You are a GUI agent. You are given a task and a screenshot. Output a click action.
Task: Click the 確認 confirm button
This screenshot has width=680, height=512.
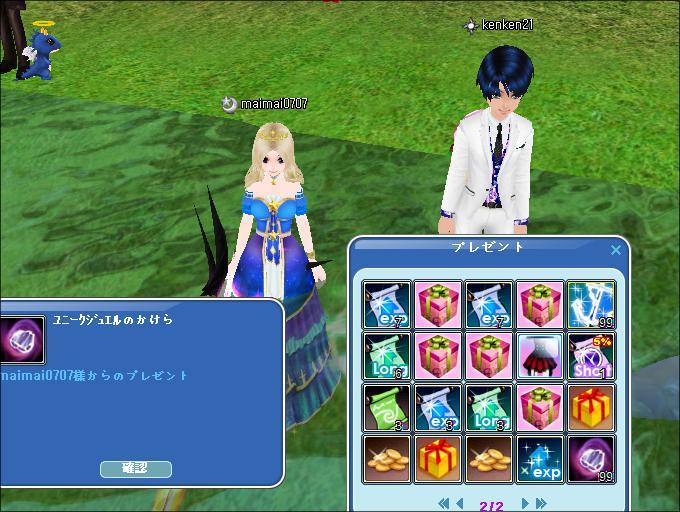[x=136, y=468]
